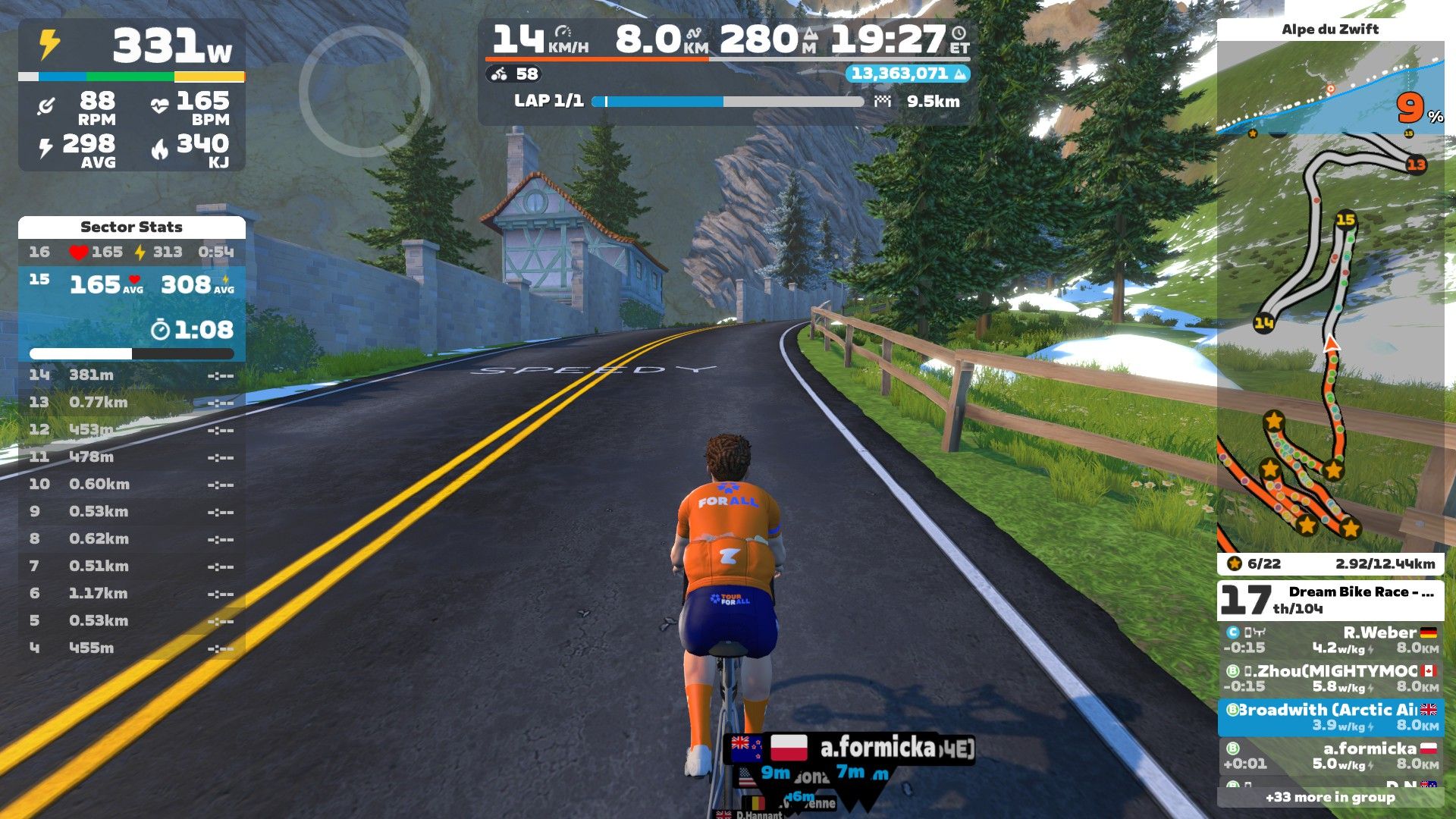Click the 6/22 star progress bar
The image size is (1456, 819).
click(x=1330, y=563)
